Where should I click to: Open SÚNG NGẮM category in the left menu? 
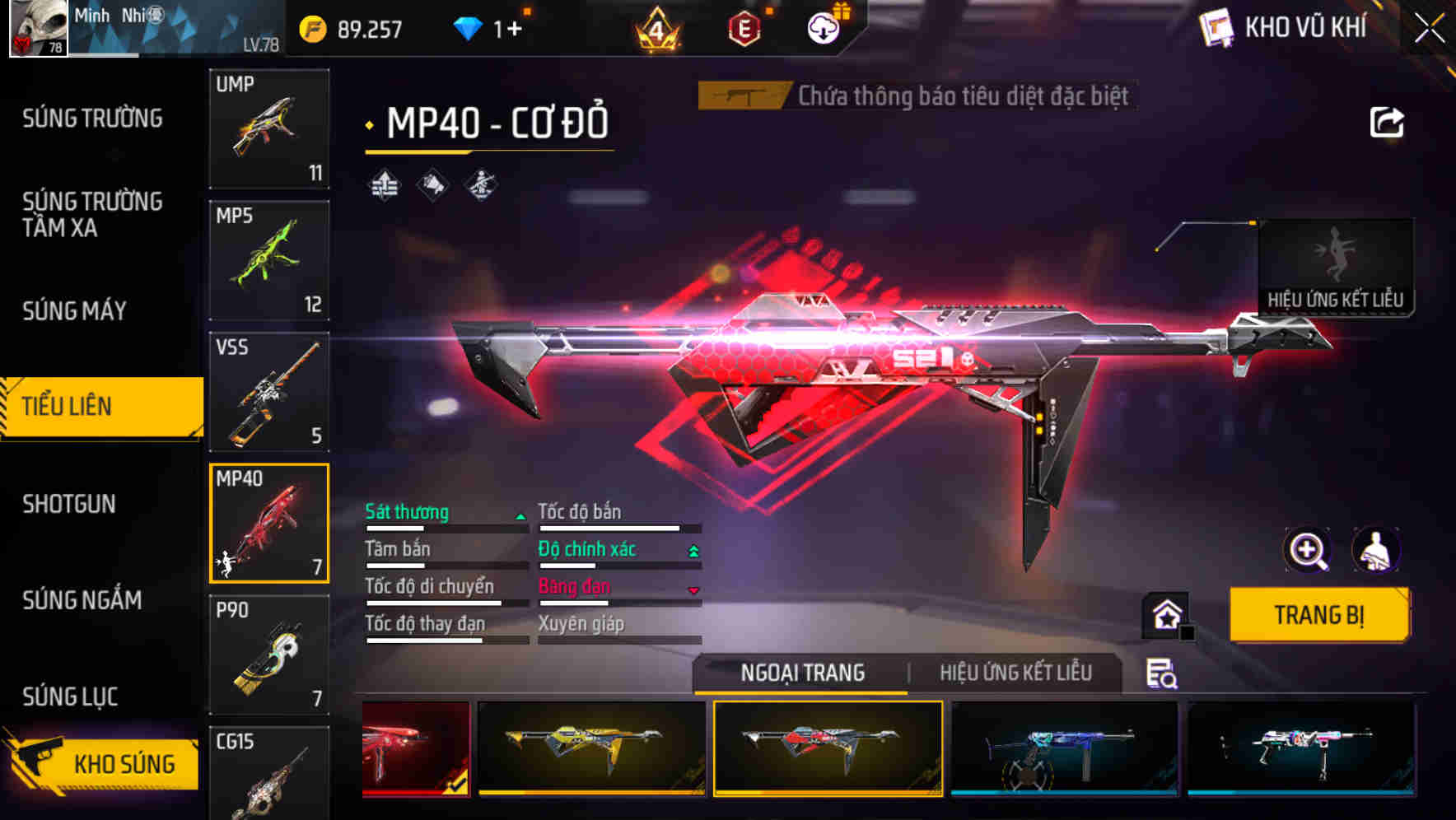81,601
